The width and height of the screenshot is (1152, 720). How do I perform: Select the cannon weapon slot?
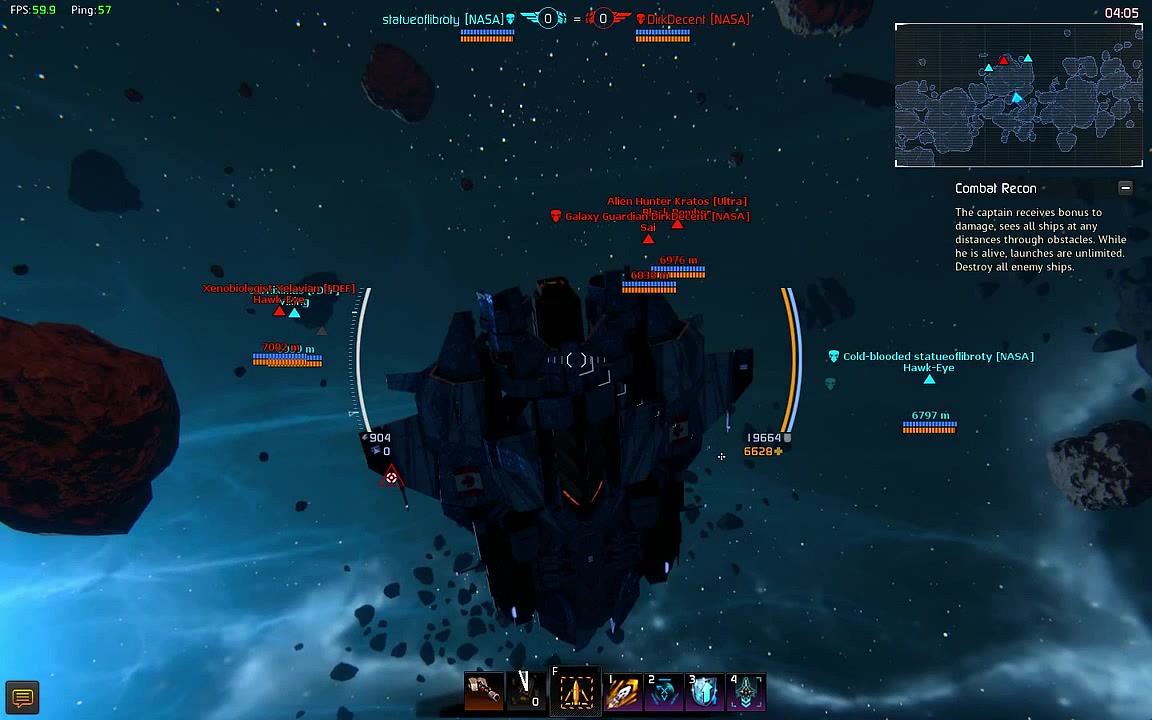pos(484,691)
